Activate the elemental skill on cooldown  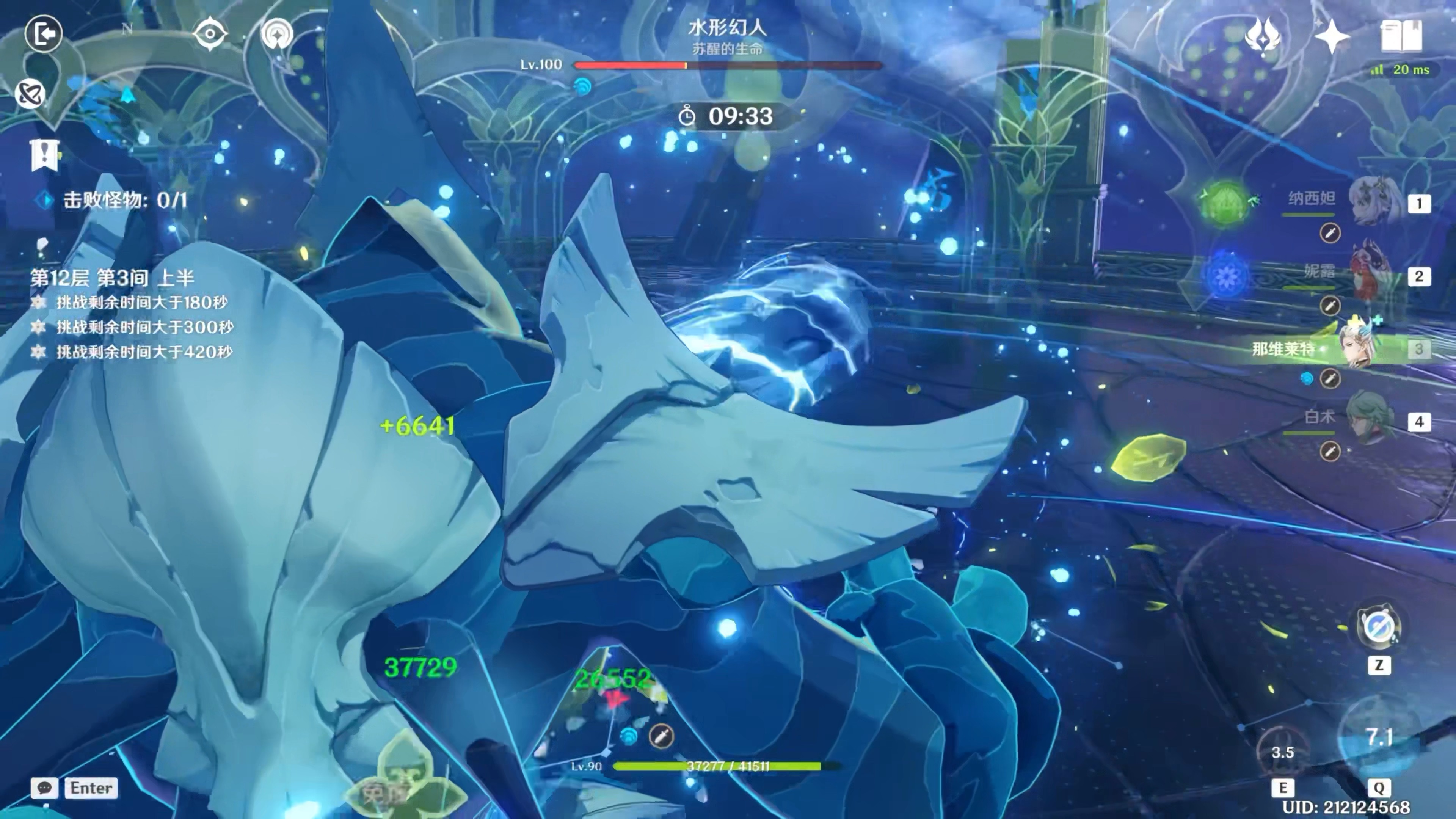[x=1282, y=752]
